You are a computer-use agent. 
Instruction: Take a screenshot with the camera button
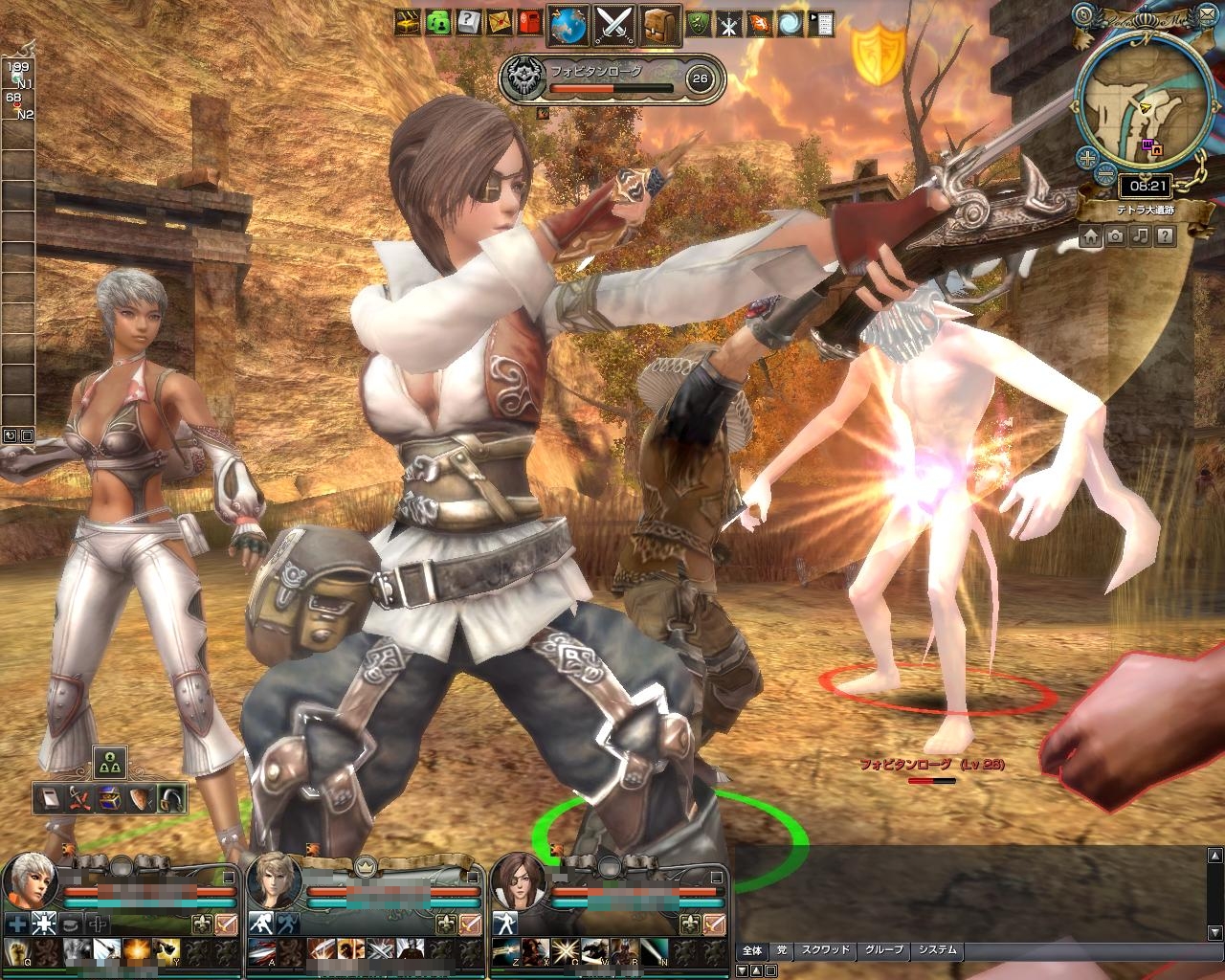pyautogui.click(x=1116, y=235)
